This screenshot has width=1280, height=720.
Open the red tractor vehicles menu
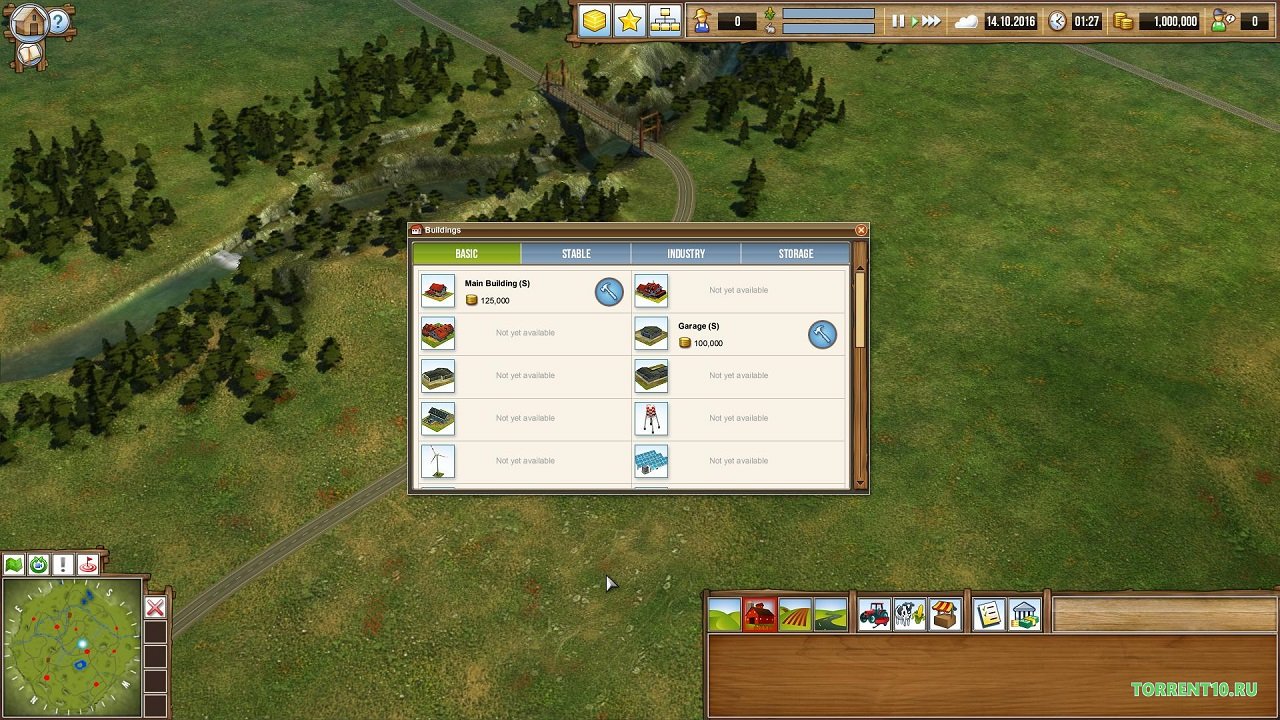tap(874, 614)
